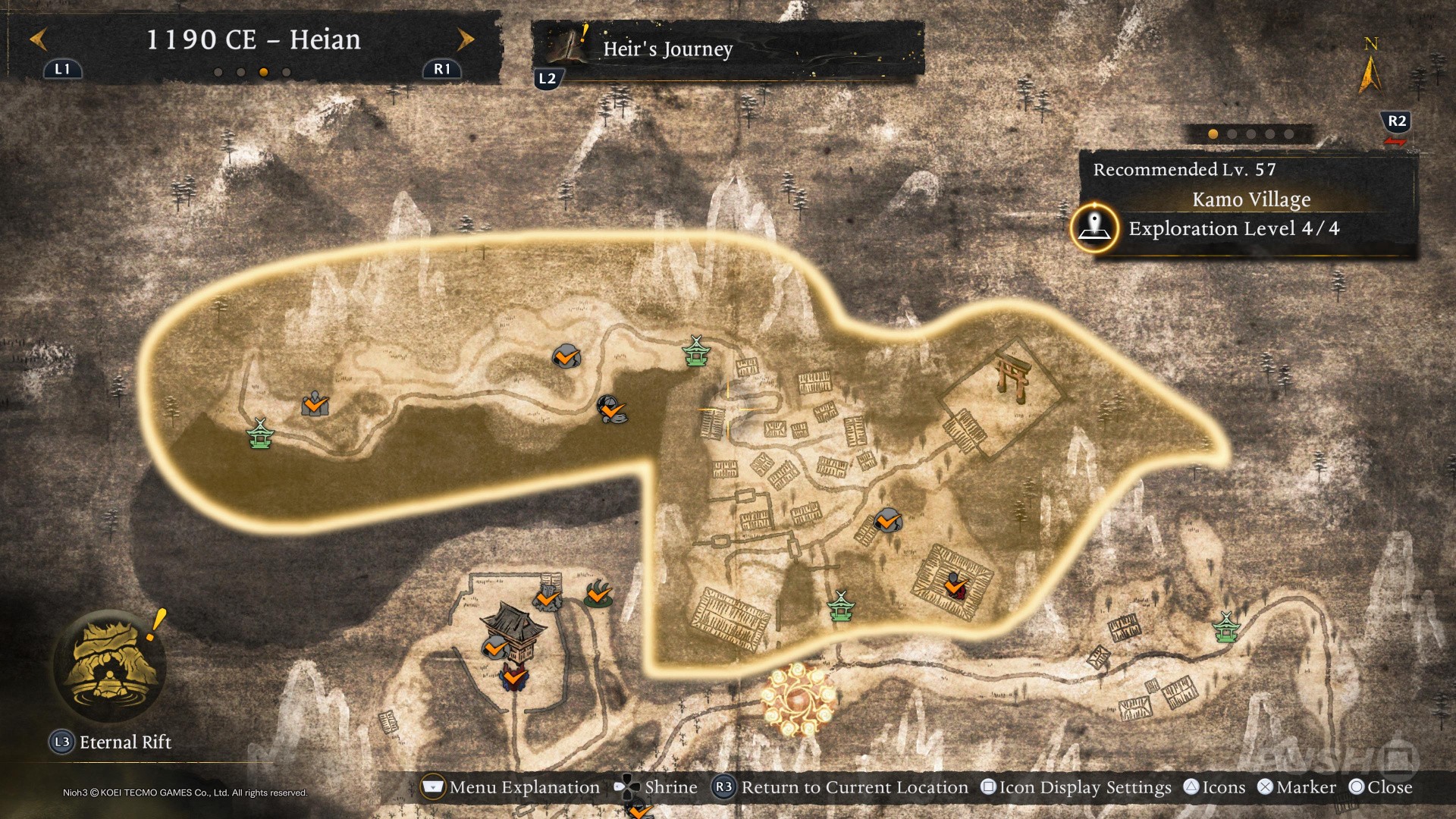Go to the previous era with left arrow

coord(38,39)
